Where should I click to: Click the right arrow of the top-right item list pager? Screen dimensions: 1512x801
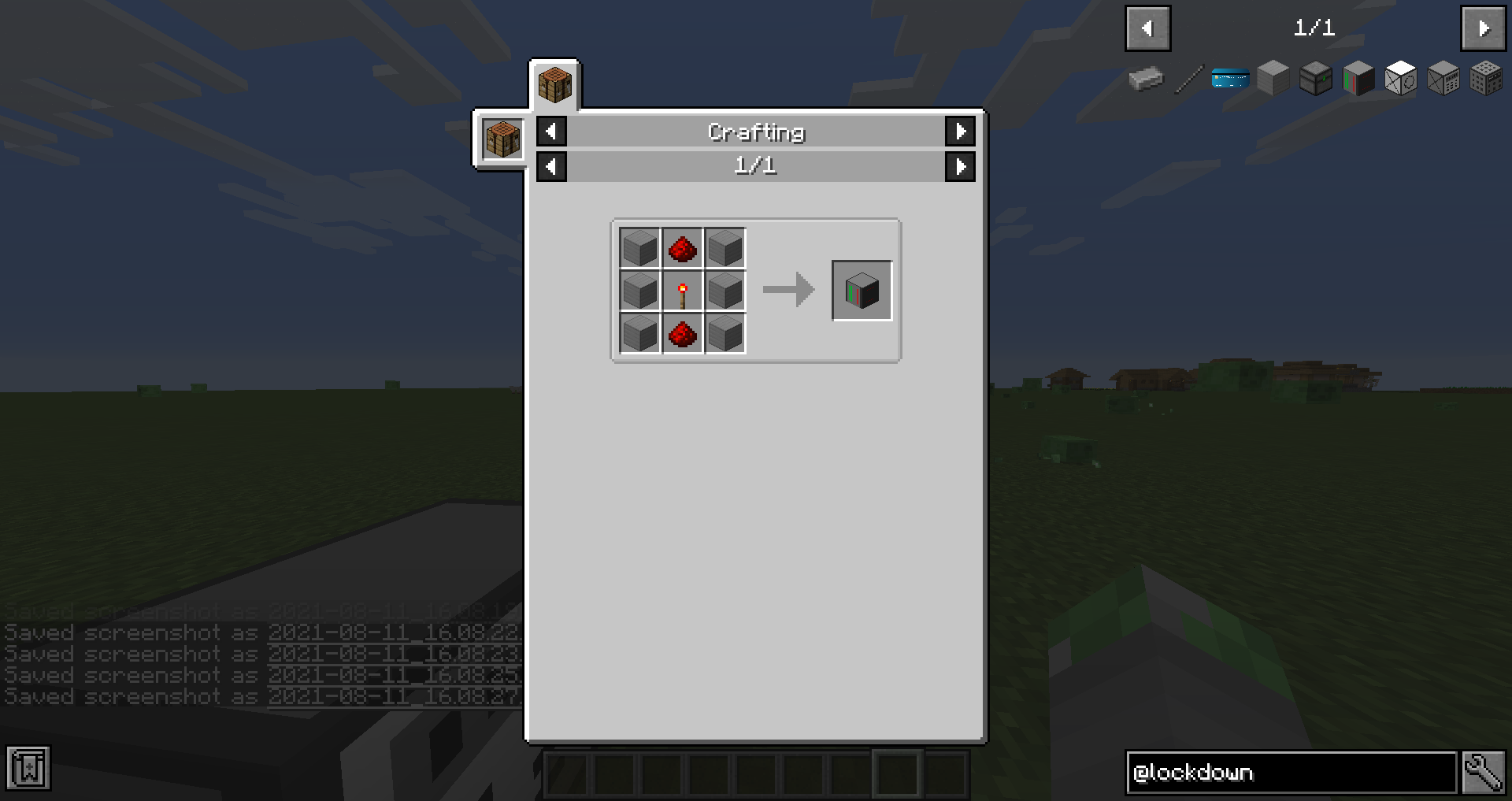click(x=1483, y=28)
